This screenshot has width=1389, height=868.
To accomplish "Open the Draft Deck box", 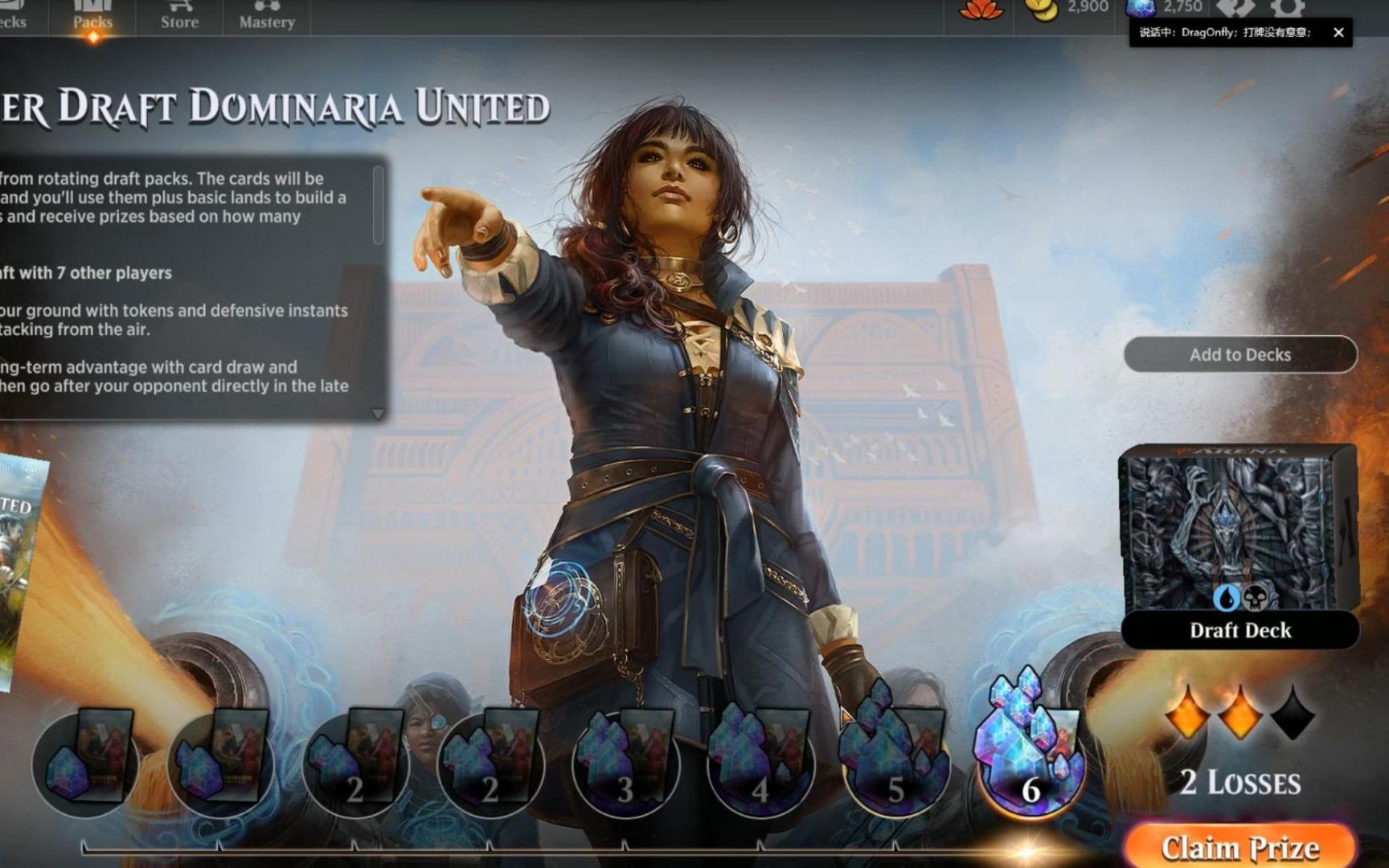I will click(x=1239, y=545).
